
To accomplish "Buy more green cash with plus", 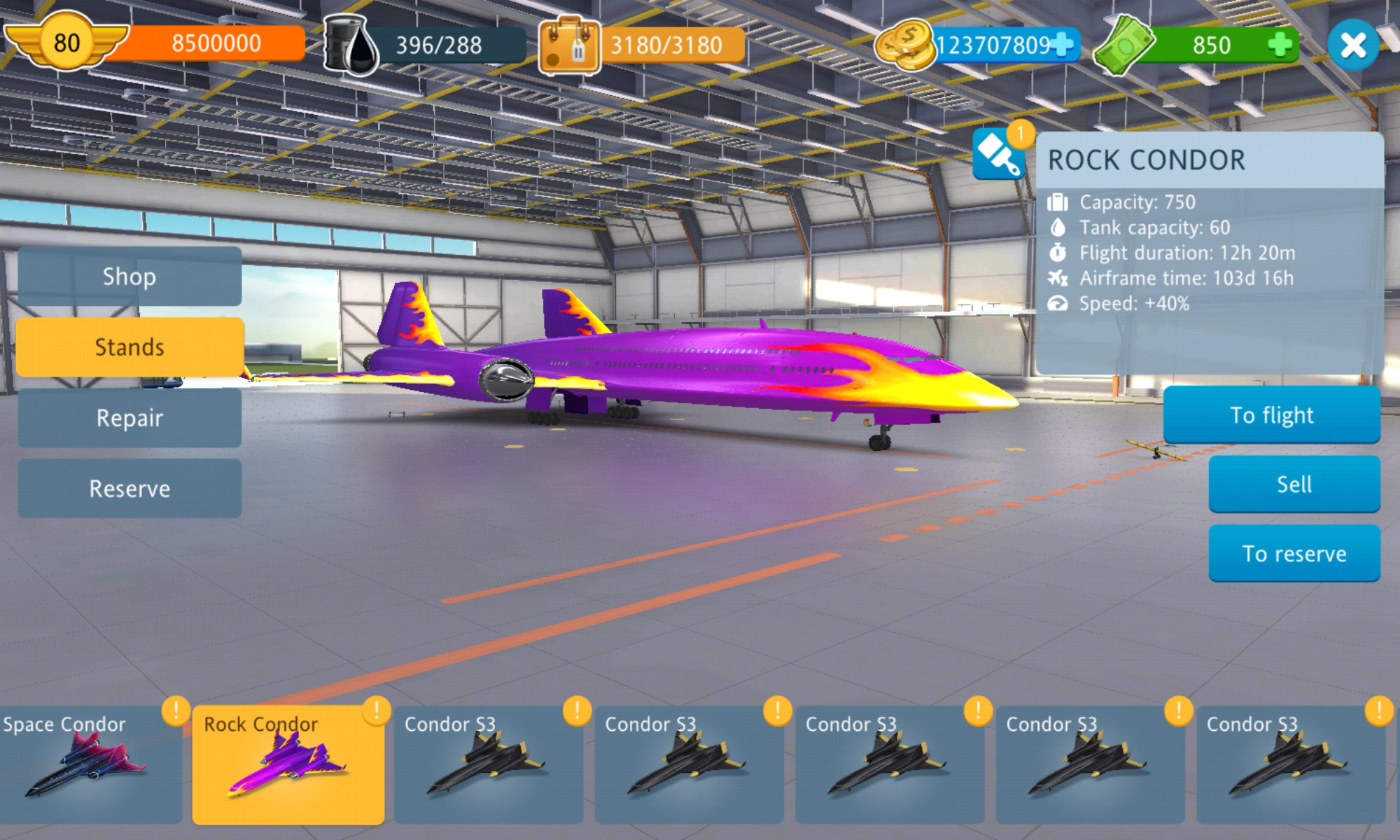I will (1280, 45).
